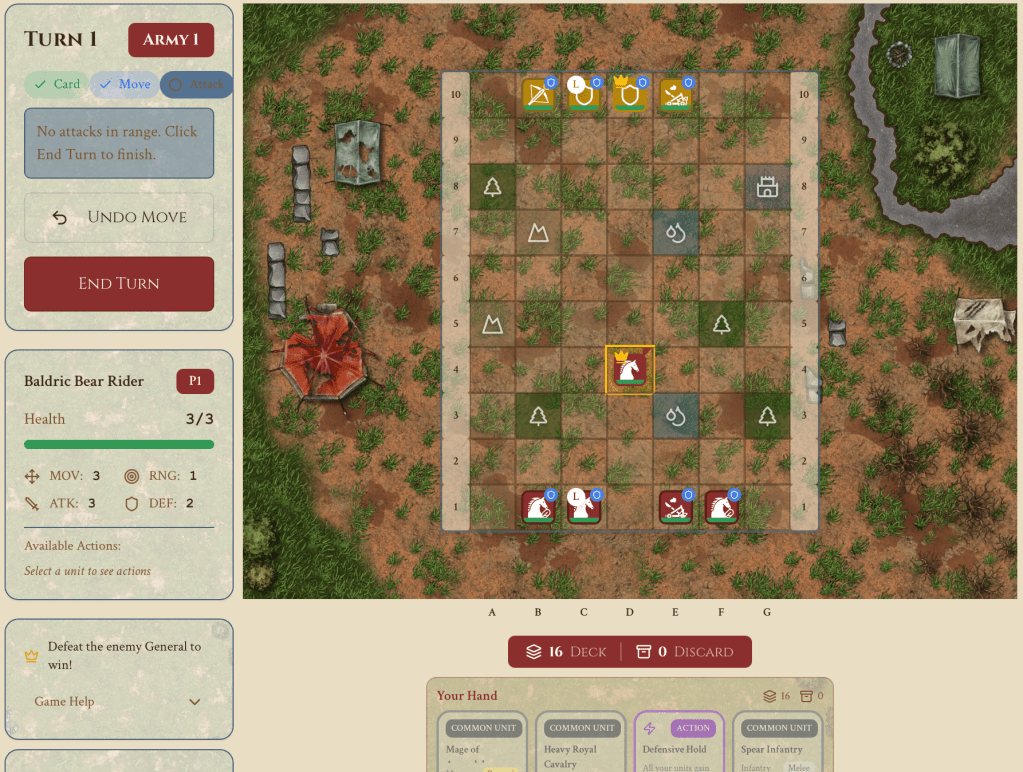The image size is (1023, 772).
Task: Undo the last move
Action: [119, 217]
